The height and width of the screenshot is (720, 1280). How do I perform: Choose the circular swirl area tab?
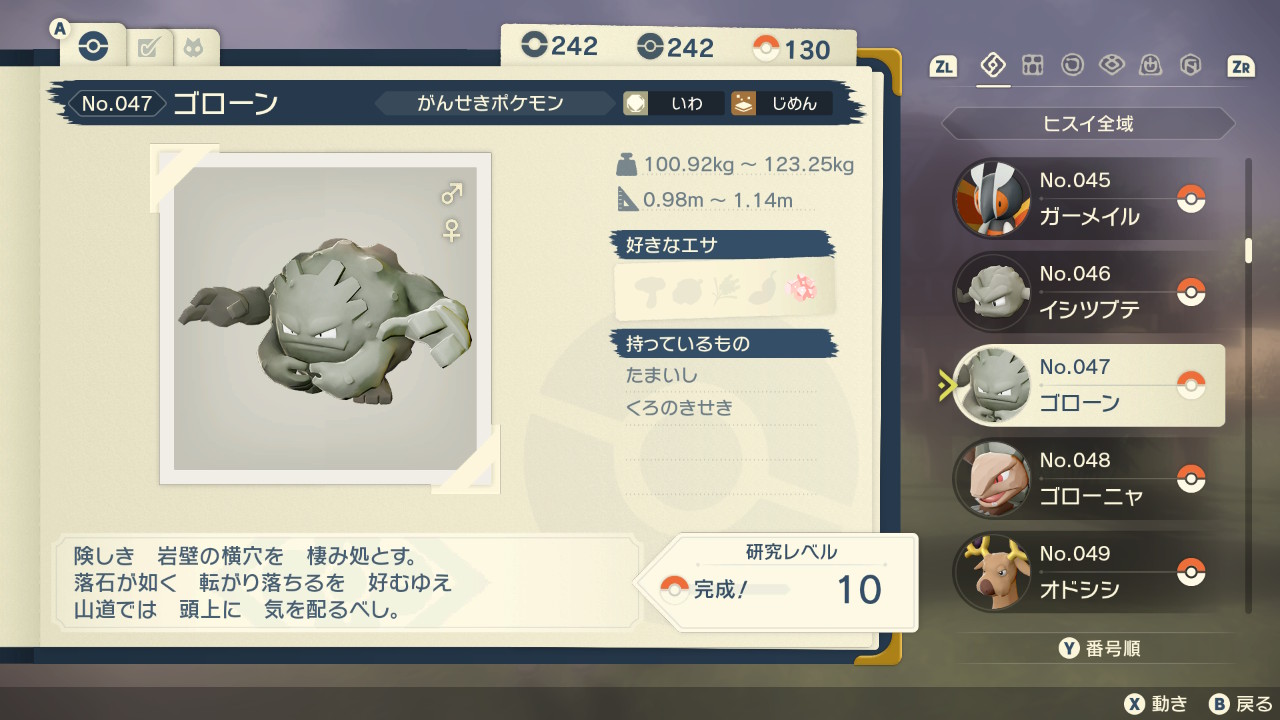click(1072, 66)
